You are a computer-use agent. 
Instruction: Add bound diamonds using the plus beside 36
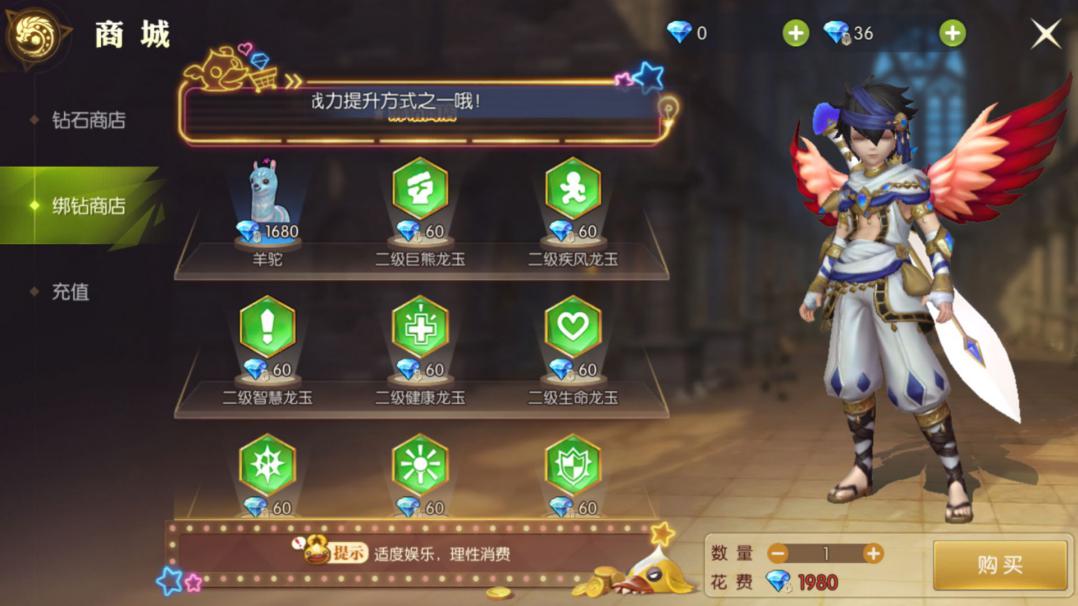pos(952,34)
